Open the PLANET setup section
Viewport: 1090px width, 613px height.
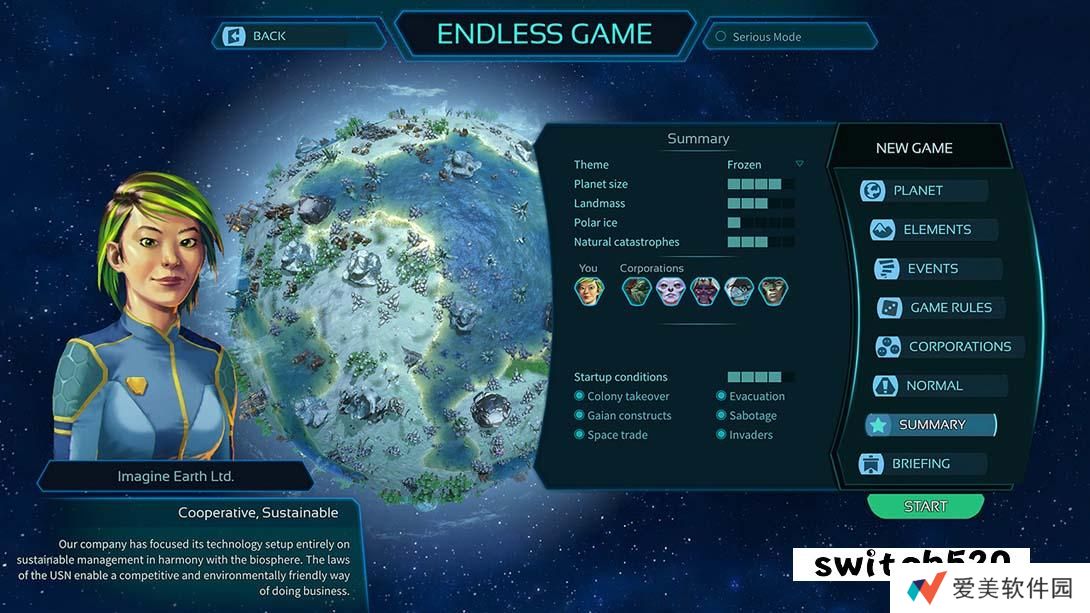[x=917, y=190]
